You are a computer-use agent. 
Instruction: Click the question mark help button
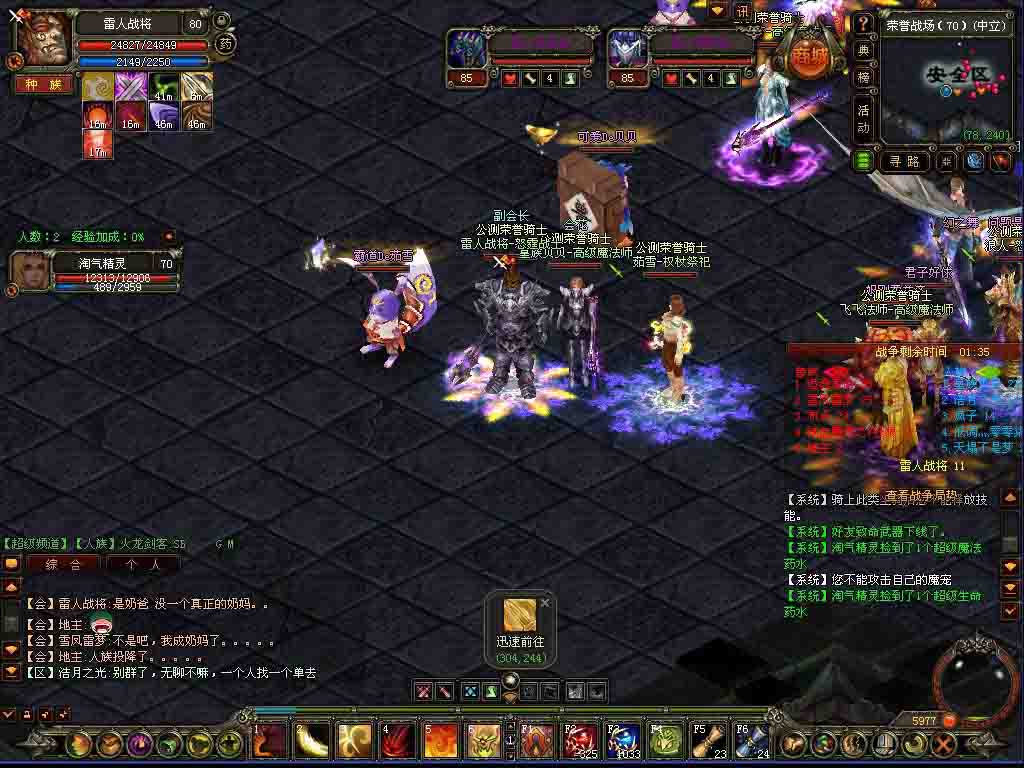[864, 24]
